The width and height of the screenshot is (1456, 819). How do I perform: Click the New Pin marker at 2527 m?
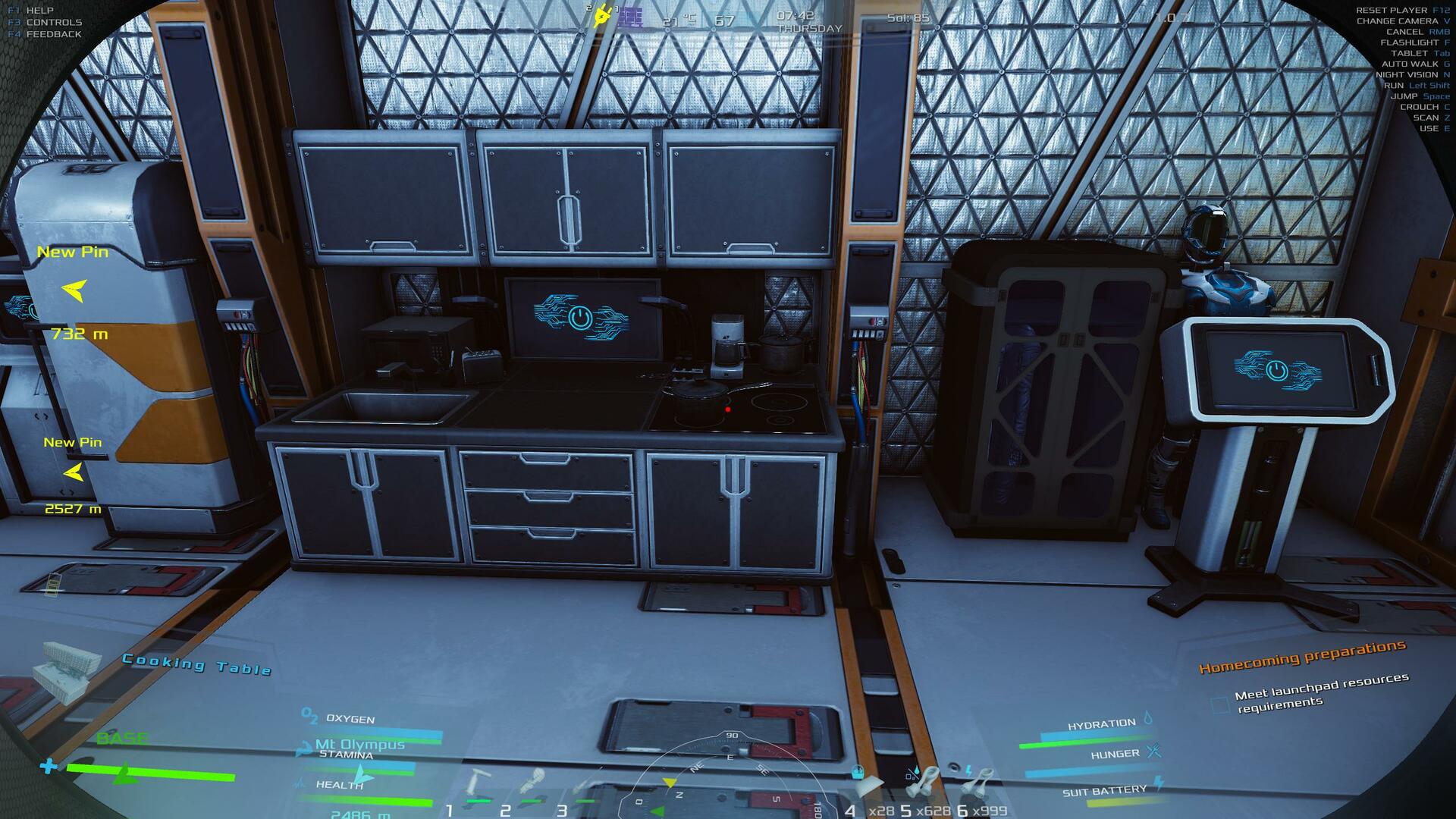(73, 472)
